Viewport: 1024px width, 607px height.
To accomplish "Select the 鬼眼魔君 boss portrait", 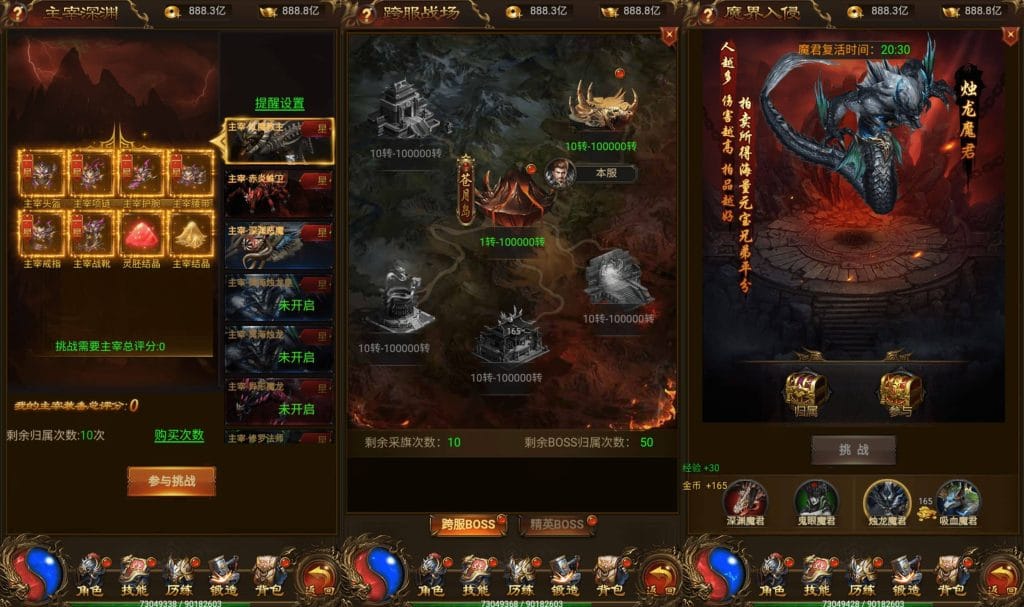I will click(816, 500).
